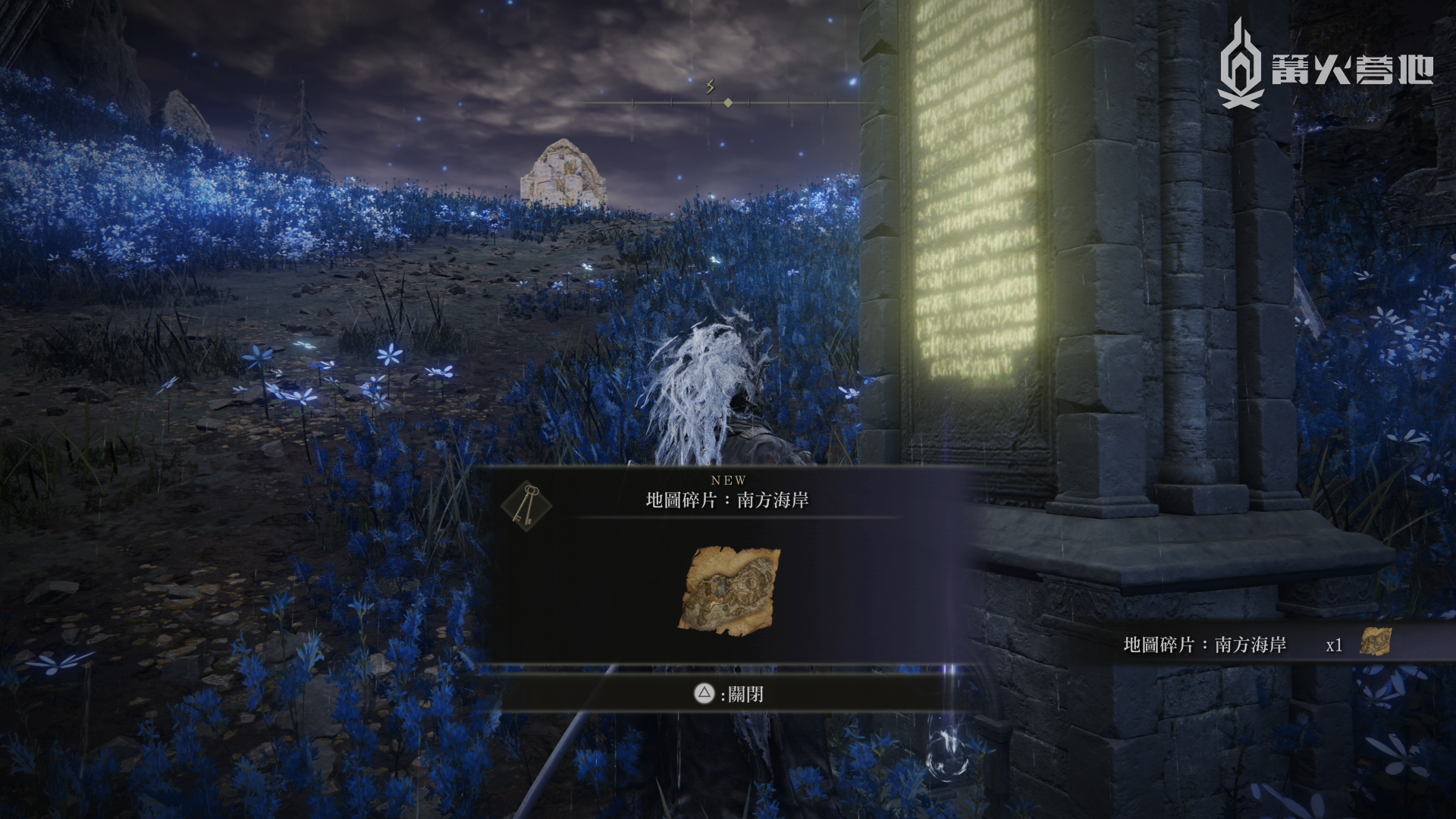Select the map fragment image in the popup
Image resolution: width=1456 pixels, height=819 pixels.
(730, 588)
